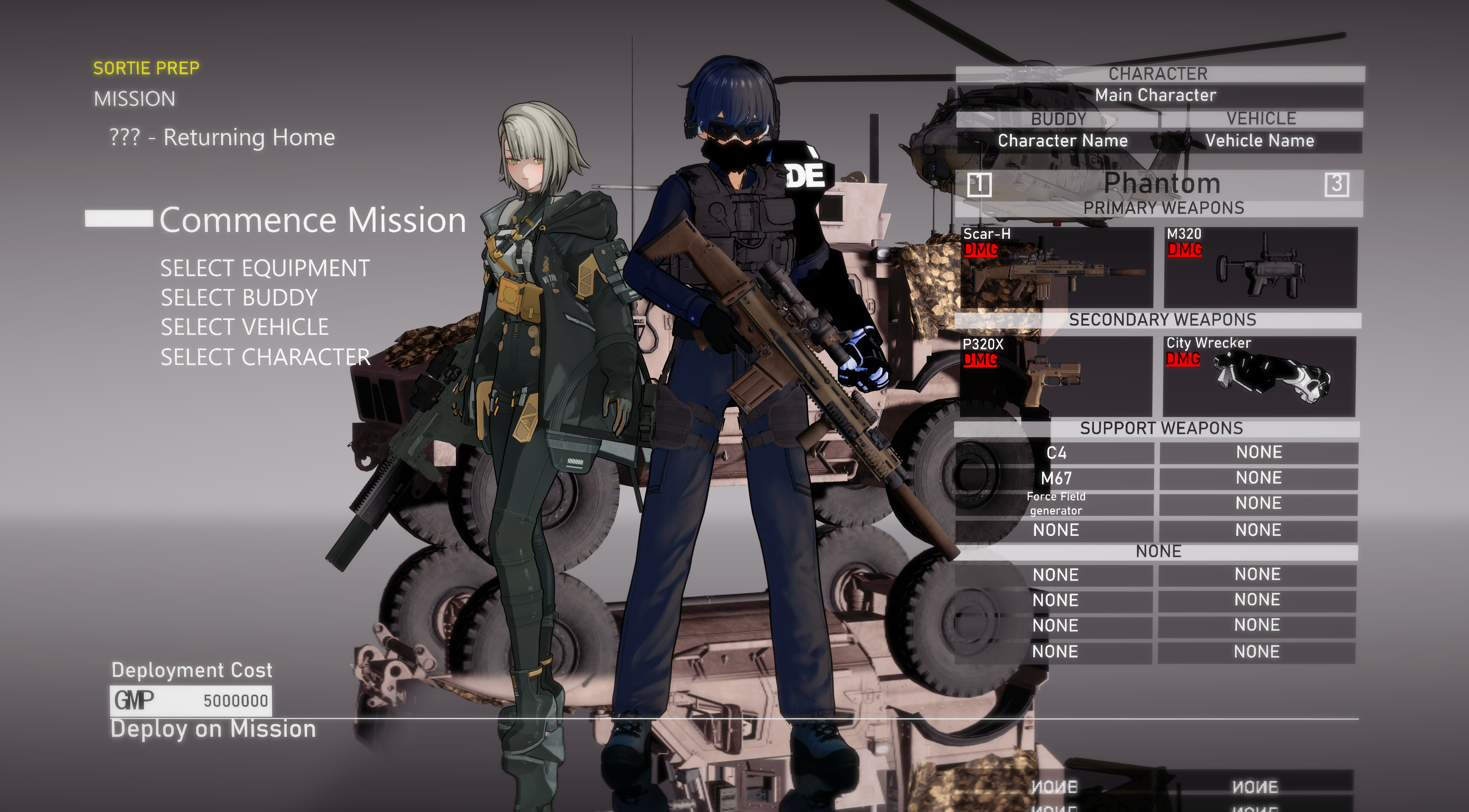Select the M320 grenade launcher slot
The image size is (1469, 812).
1260,267
